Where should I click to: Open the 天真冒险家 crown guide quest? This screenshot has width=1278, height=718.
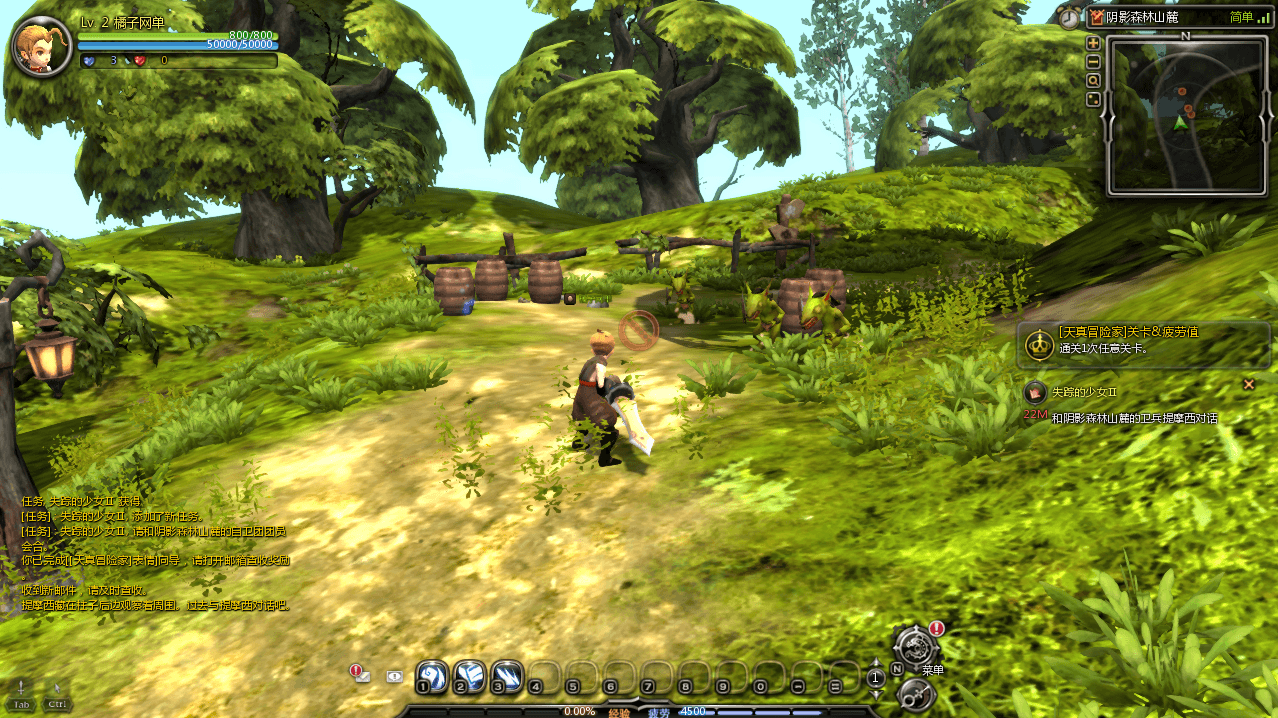tap(1038, 345)
